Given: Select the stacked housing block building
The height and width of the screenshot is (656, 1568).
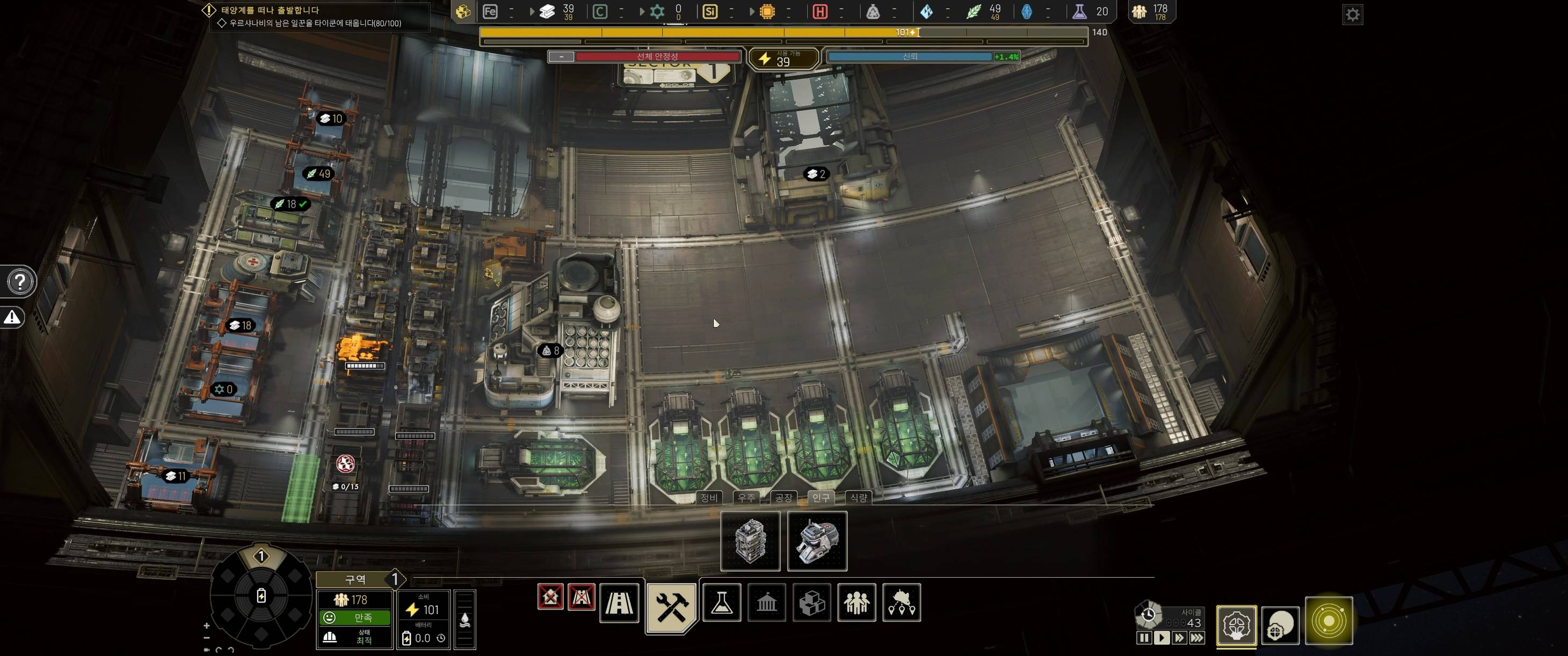Looking at the screenshot, I should click(750, 541).
